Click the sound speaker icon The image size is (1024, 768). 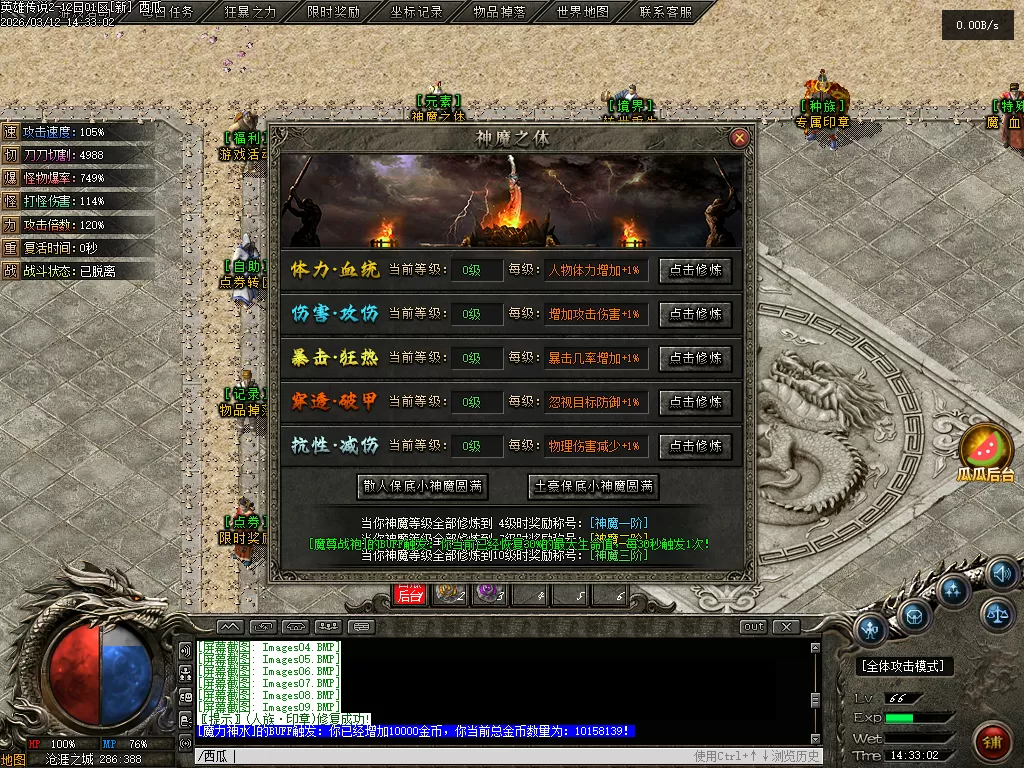pyautogui.click(x=1000, y=573)
